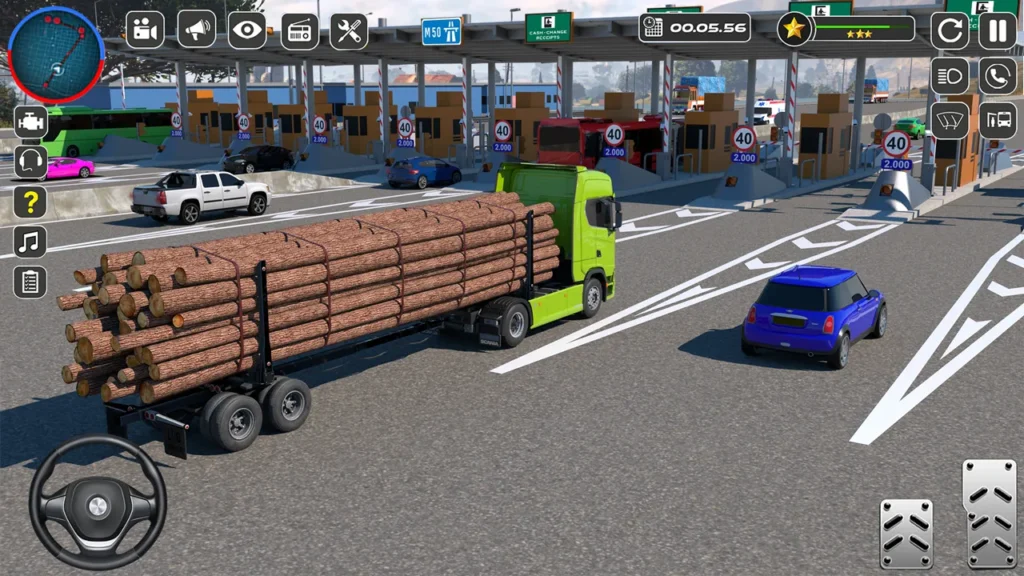The height and width of the screenshot is (576, 1024).
Task: Click the steering wheel control
Action: click(97, 503)
